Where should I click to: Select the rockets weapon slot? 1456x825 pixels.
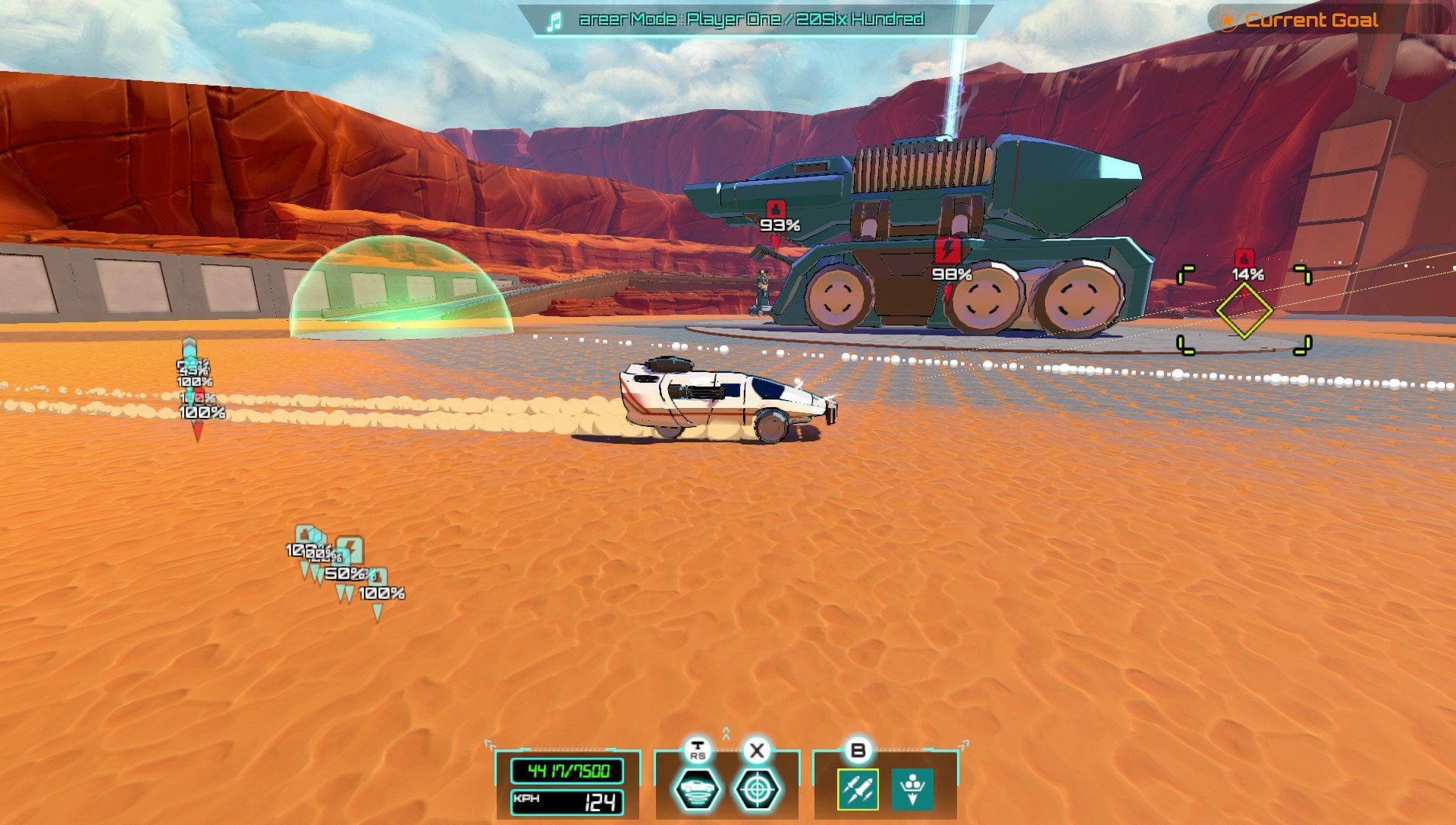pyautogui.click(x=858, y=789)
